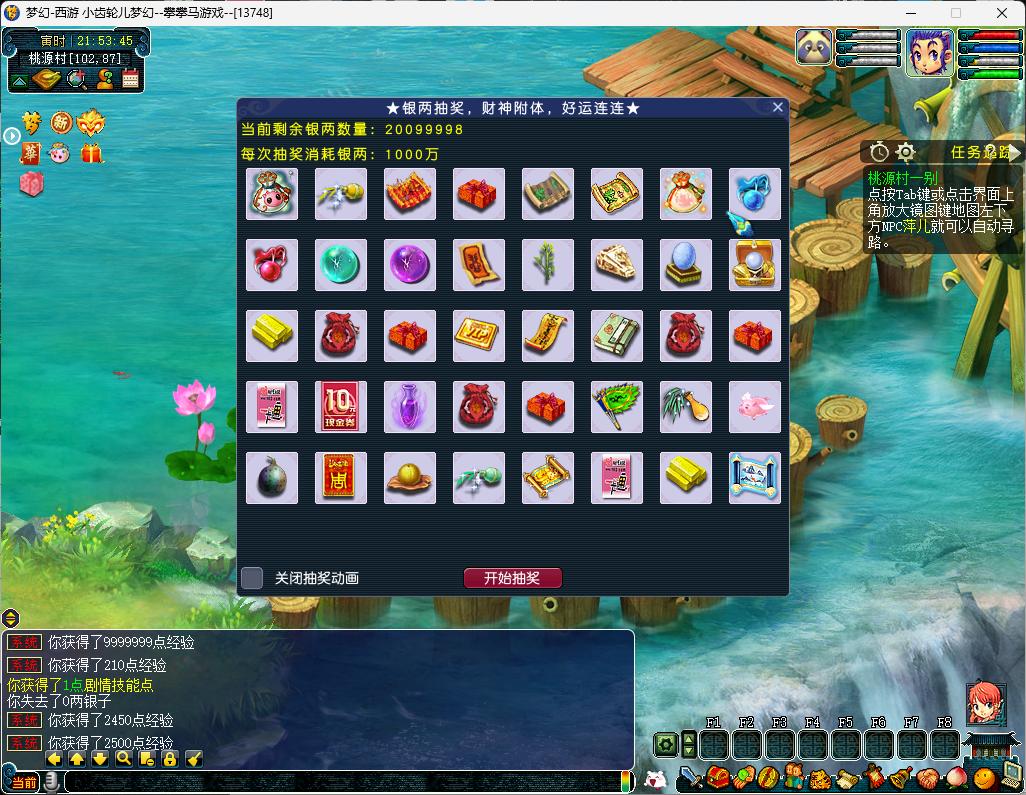
Task: Choose the pink flying pig prize
Action: pos(755,407)
